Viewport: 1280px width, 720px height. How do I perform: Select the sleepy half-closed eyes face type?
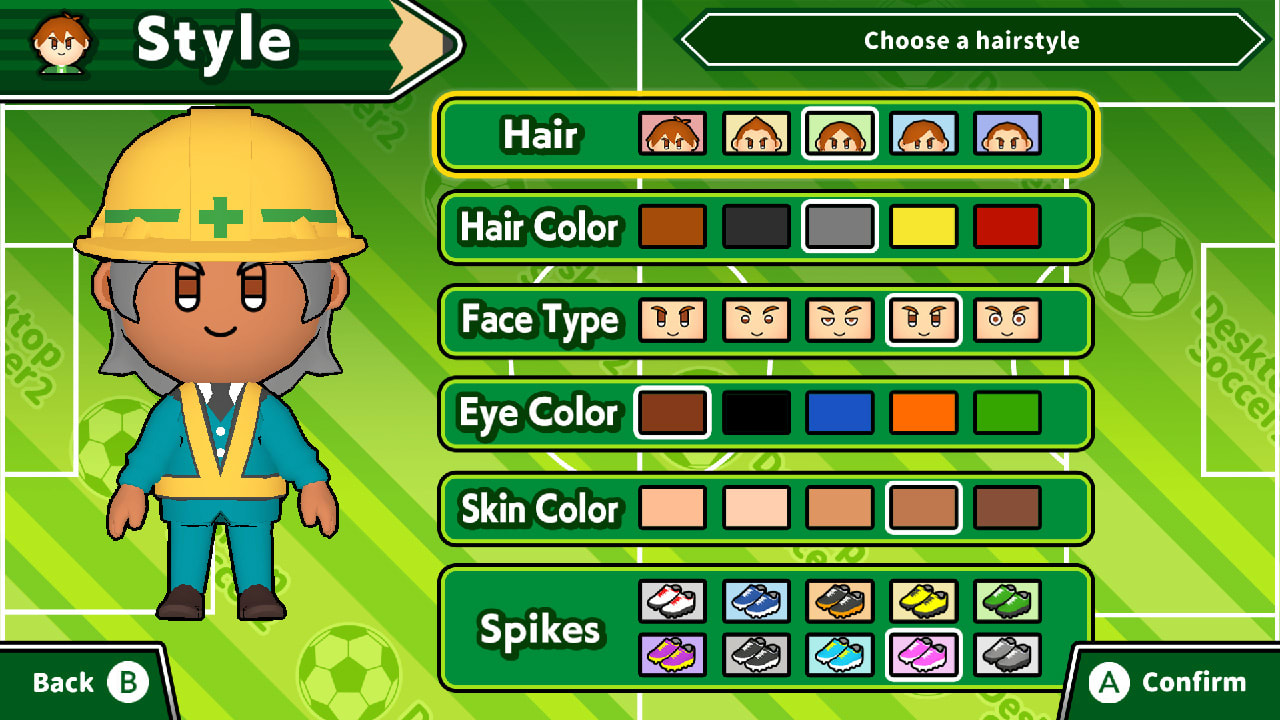[x=840, y=320]
